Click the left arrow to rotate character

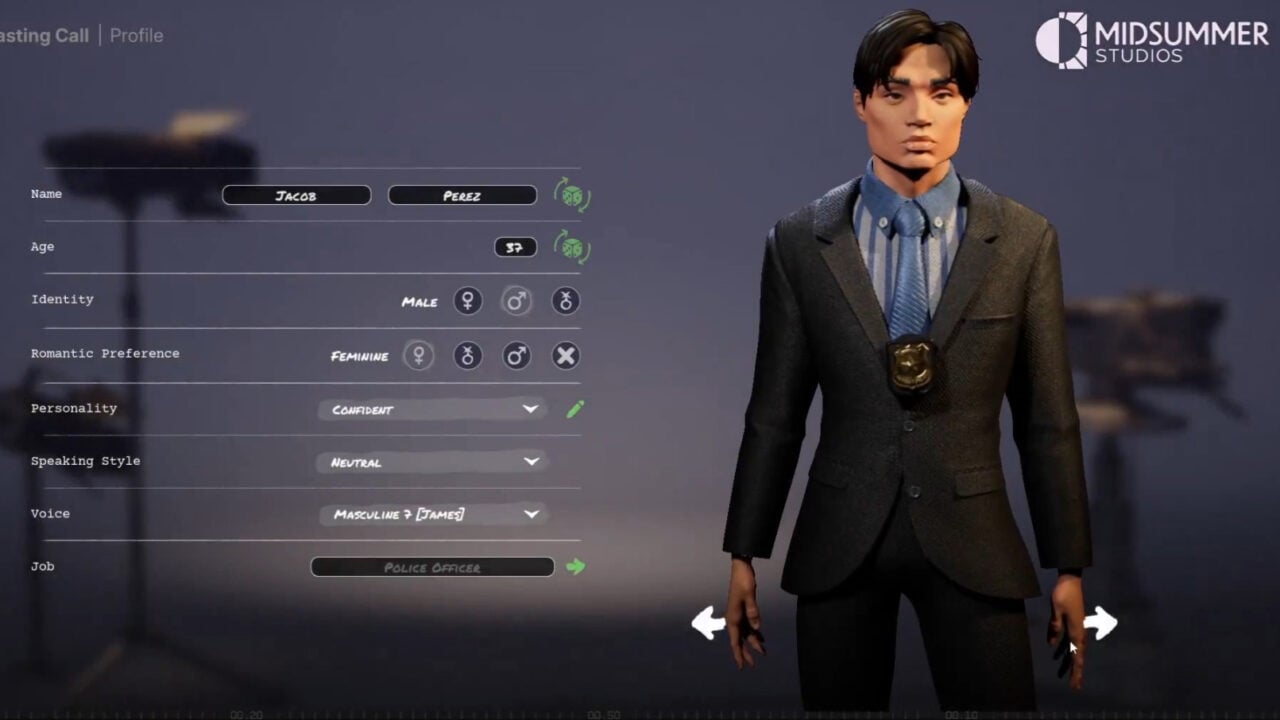[x=707, y=623]
